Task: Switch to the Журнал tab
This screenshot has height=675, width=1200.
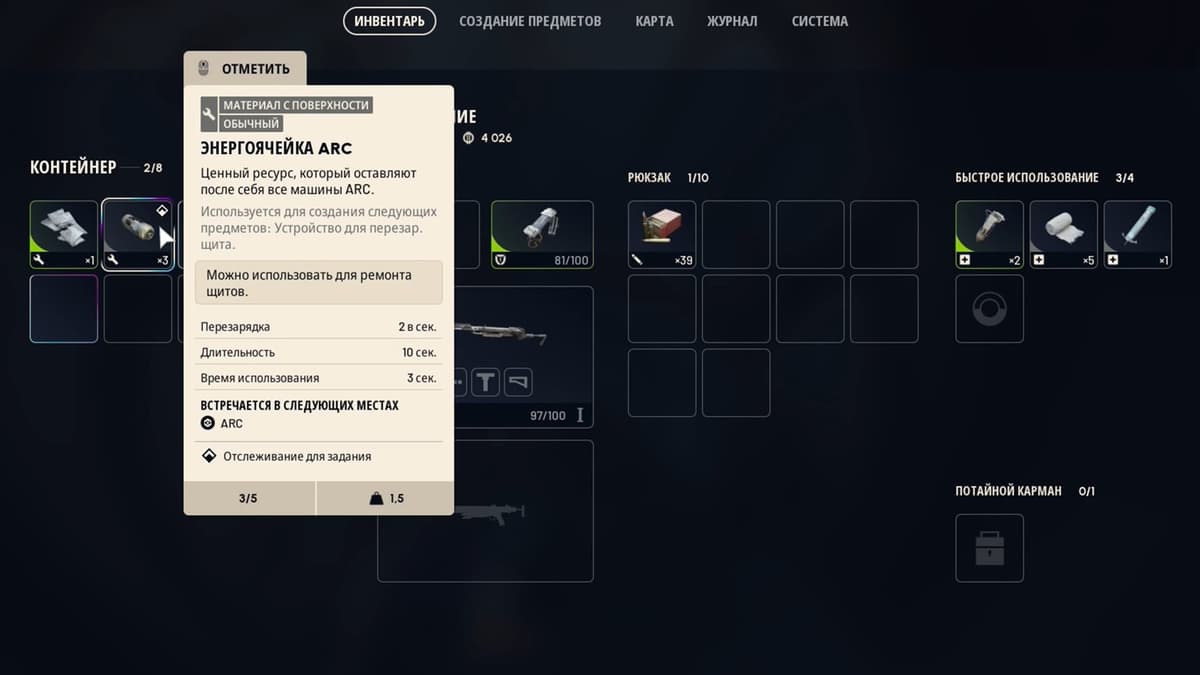Action: coord(732,21)
